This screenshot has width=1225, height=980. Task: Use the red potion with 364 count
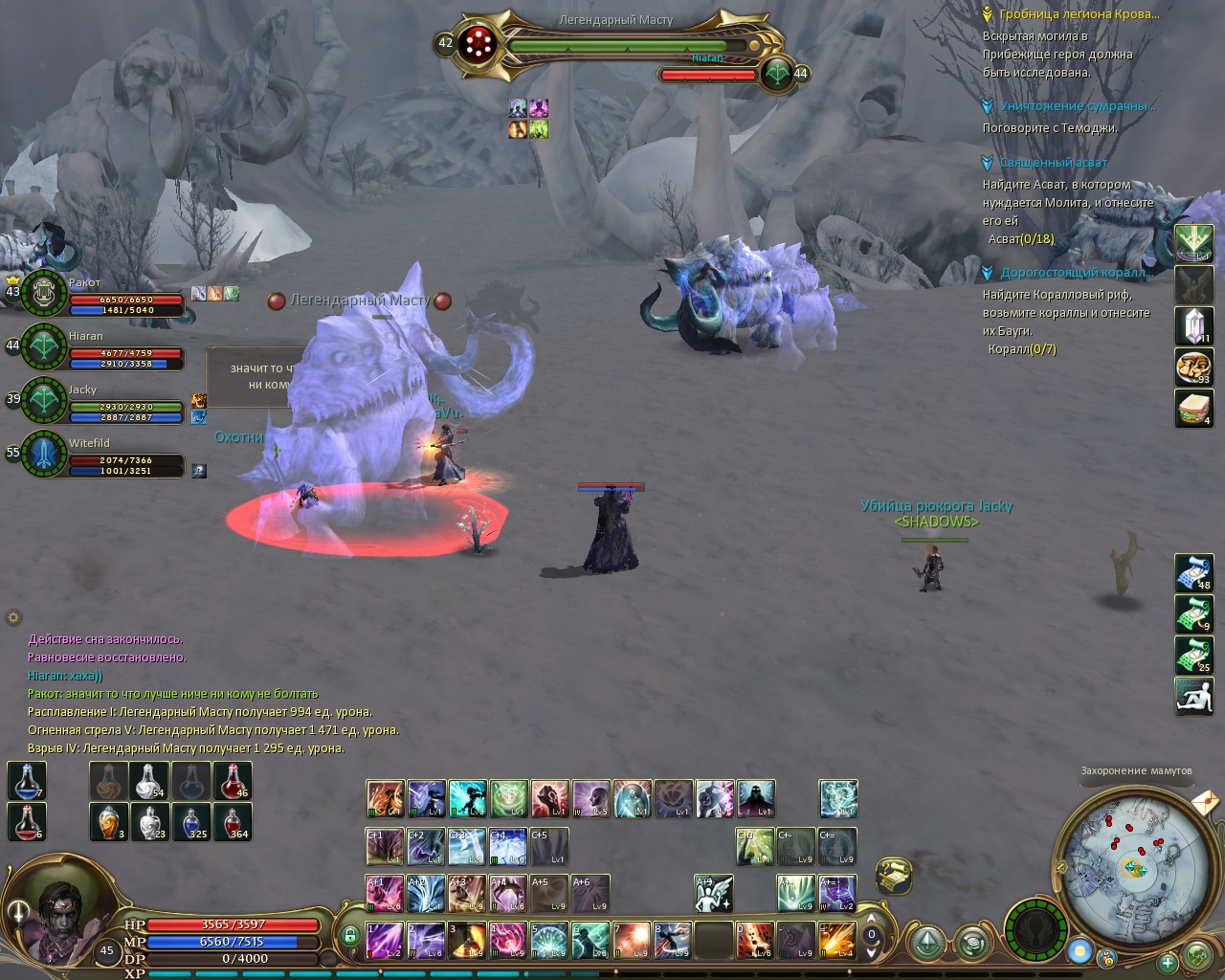[233, 822]
